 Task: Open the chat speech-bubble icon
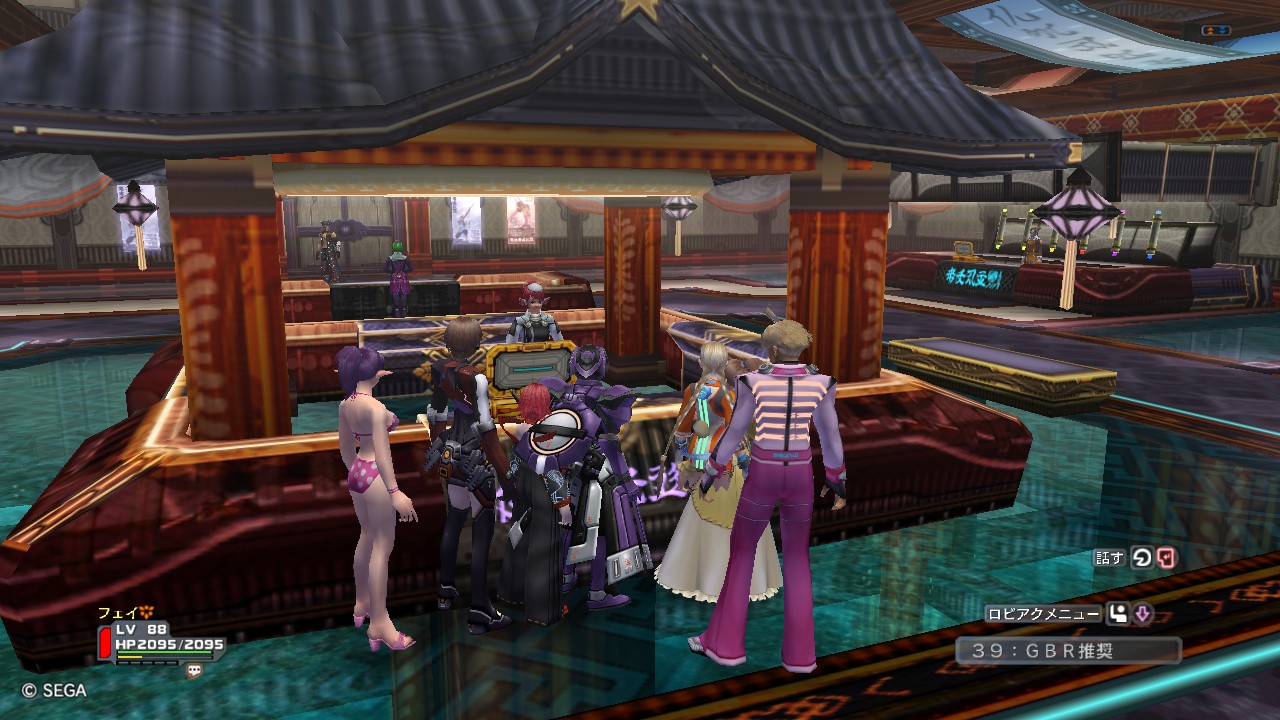(x=194, y=671)
